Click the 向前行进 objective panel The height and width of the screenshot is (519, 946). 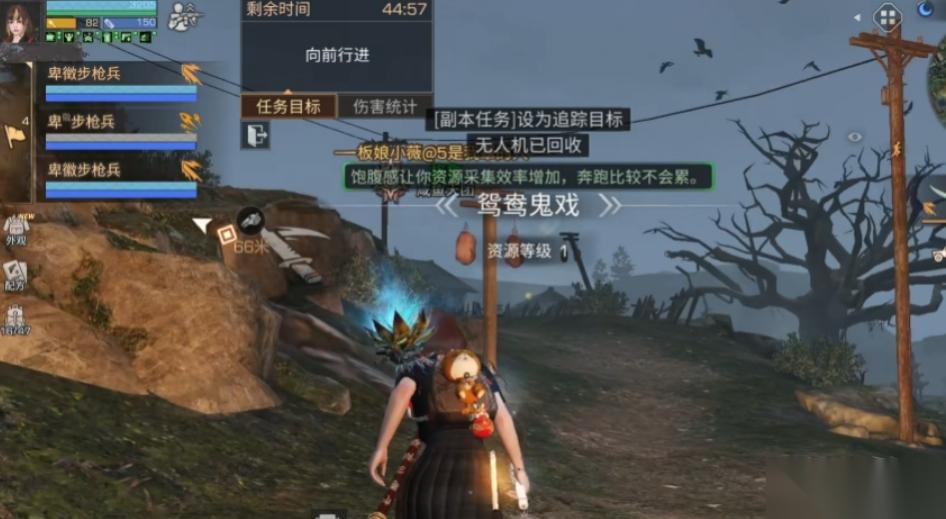pos(337,56)
